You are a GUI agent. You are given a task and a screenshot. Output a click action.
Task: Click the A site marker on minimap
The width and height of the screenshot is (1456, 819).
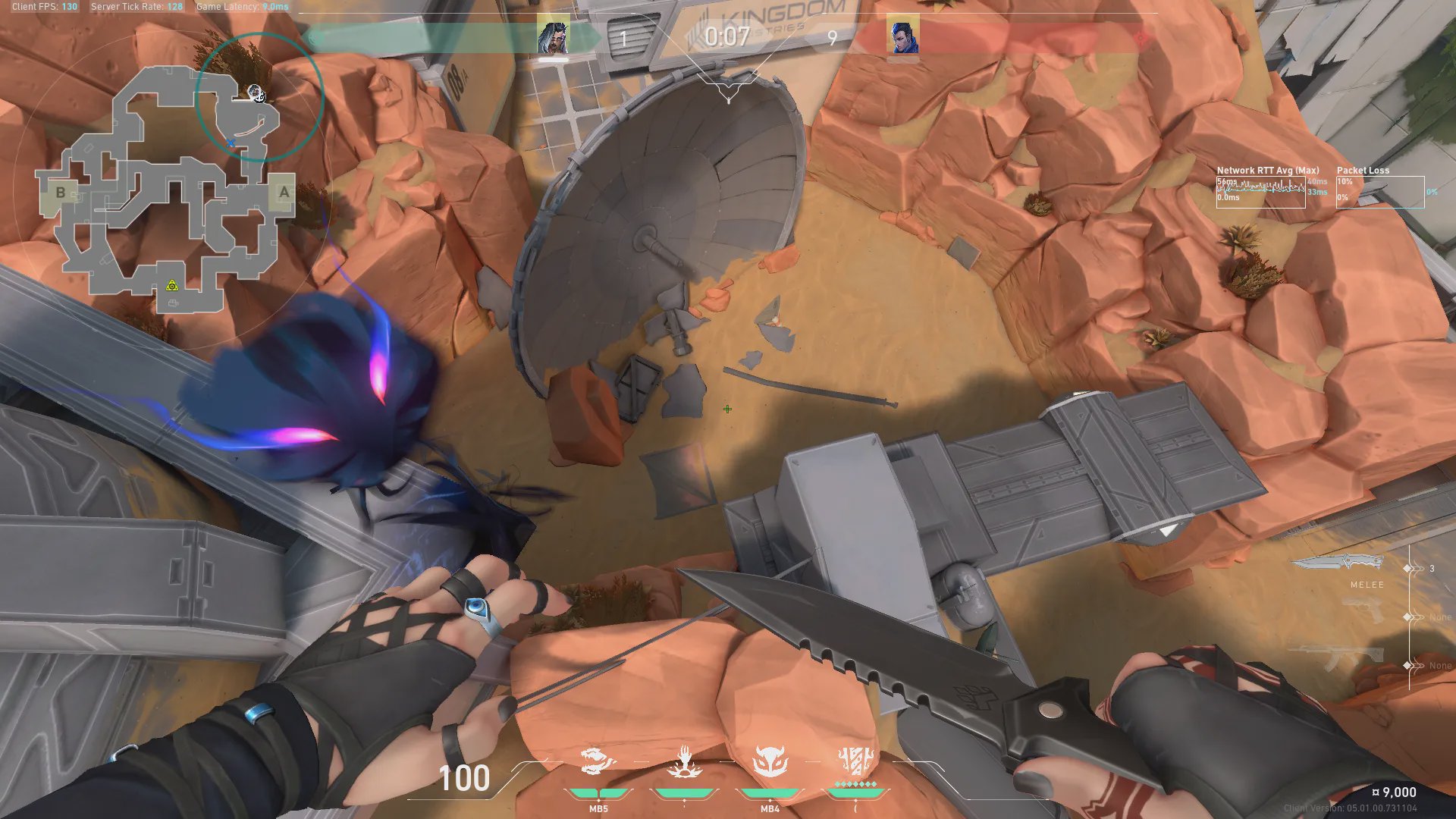click(284, 193)
